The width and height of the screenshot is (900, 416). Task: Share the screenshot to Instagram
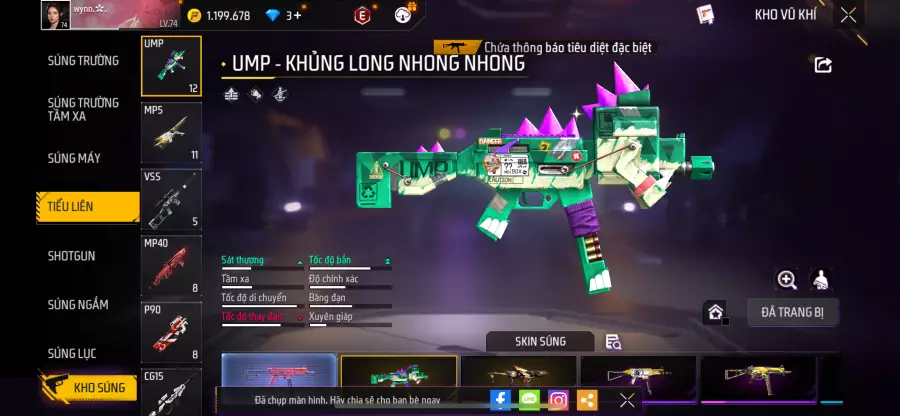[x=558, y=400]
